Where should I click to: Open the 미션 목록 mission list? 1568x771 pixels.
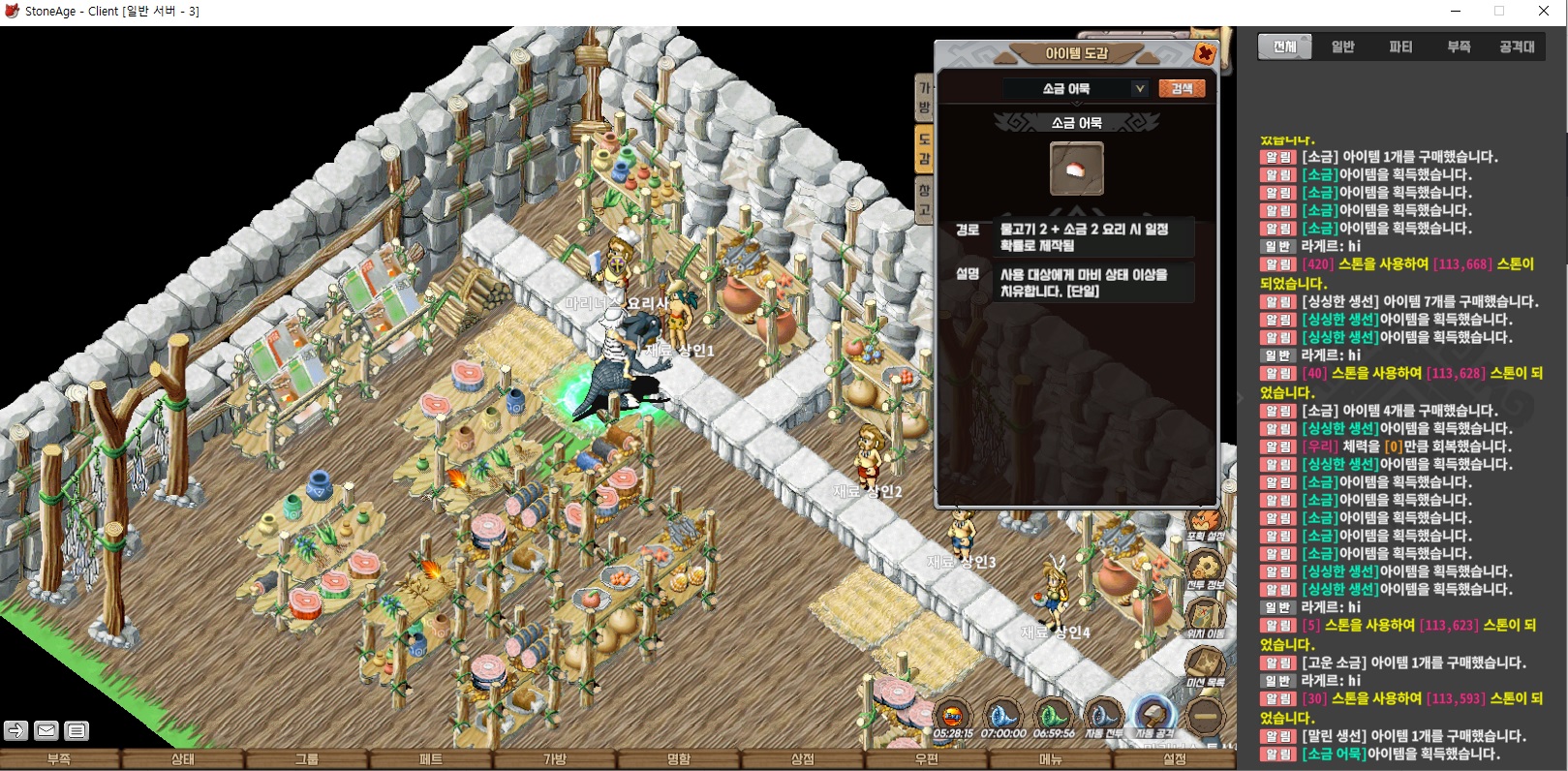pyautogui.click(x=1205, y=665)
